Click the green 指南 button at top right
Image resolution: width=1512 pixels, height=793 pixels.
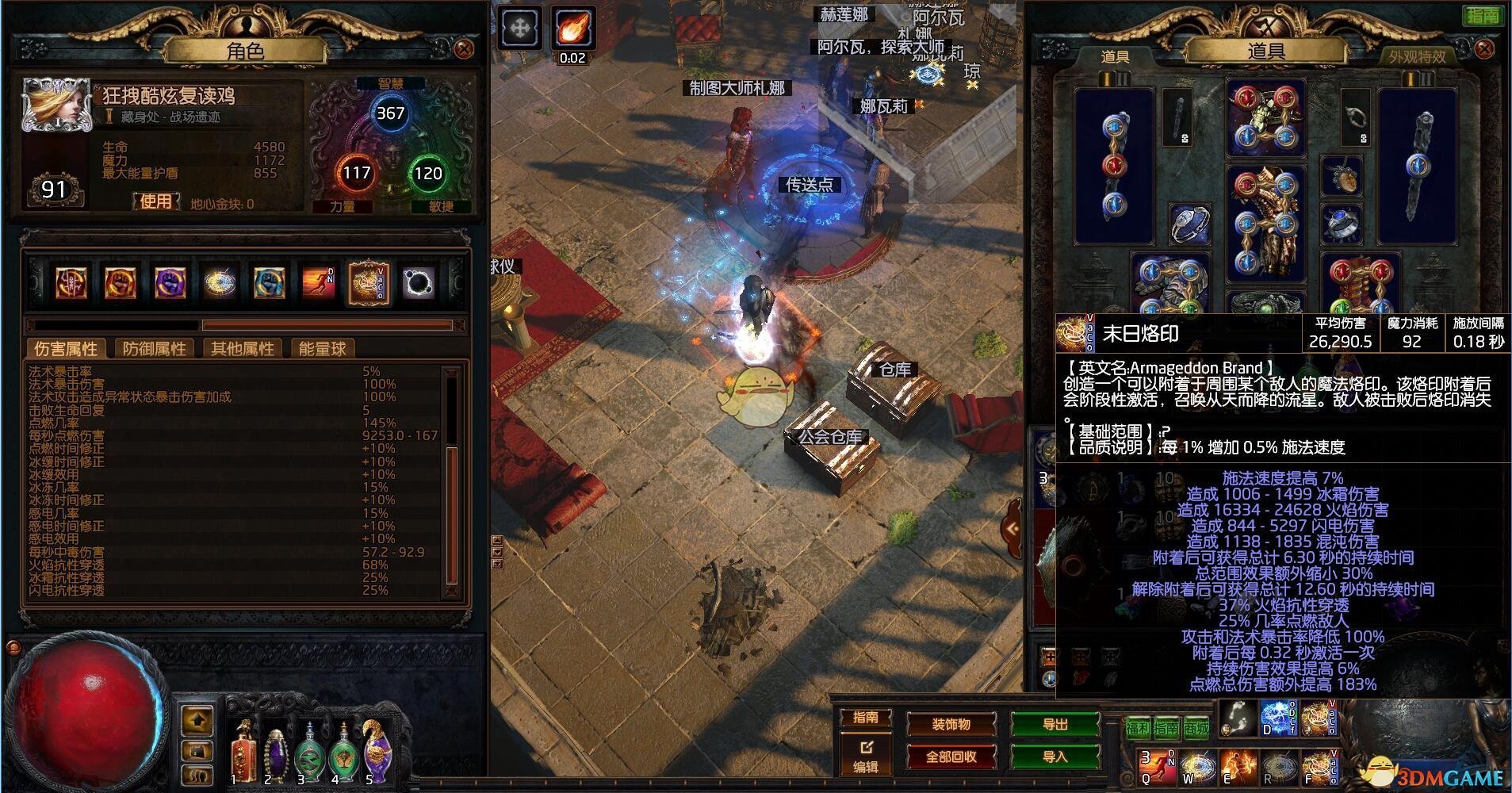1482,15
